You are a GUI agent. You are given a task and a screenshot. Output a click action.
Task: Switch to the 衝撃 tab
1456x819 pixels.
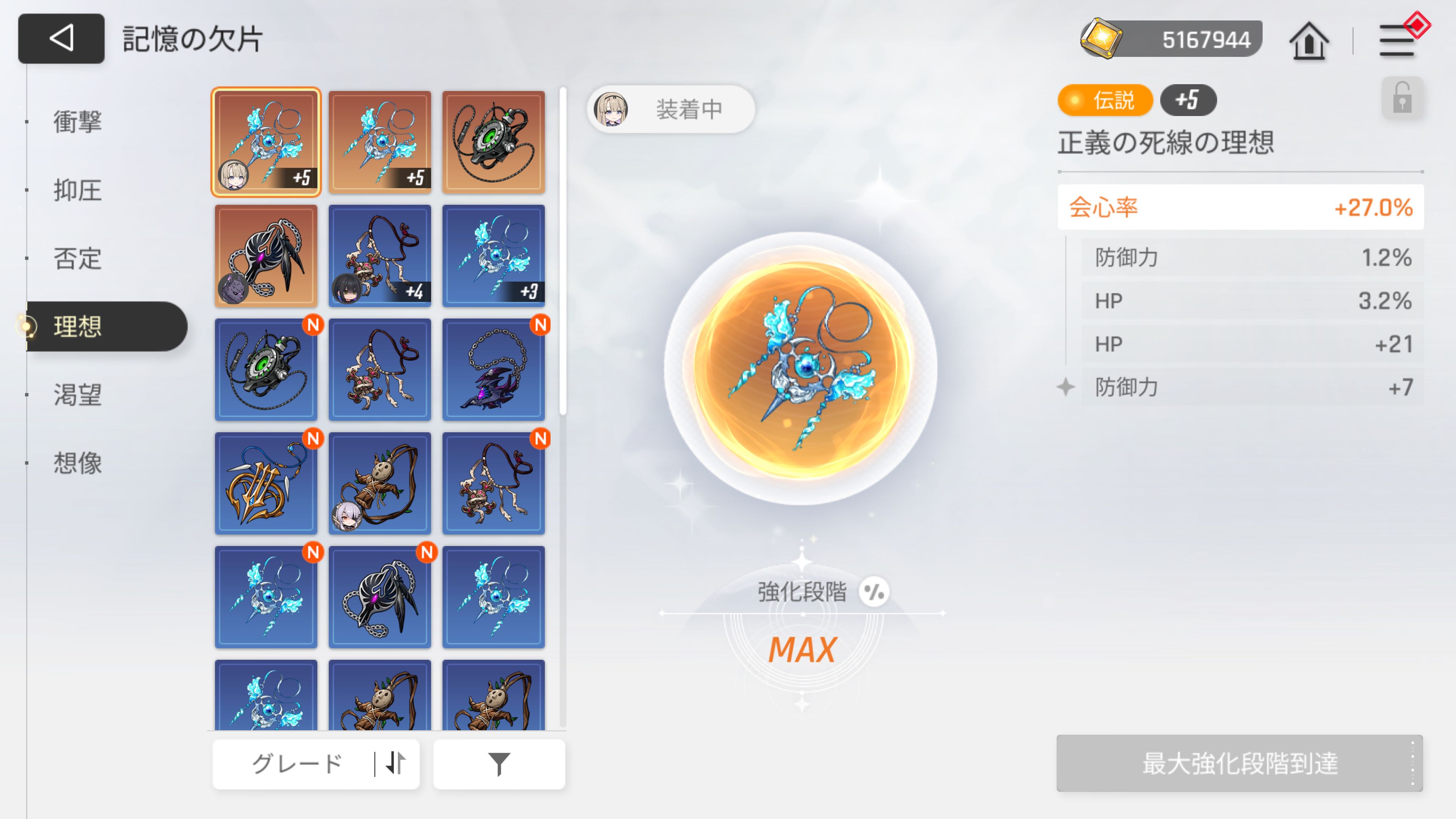(77, 121)
